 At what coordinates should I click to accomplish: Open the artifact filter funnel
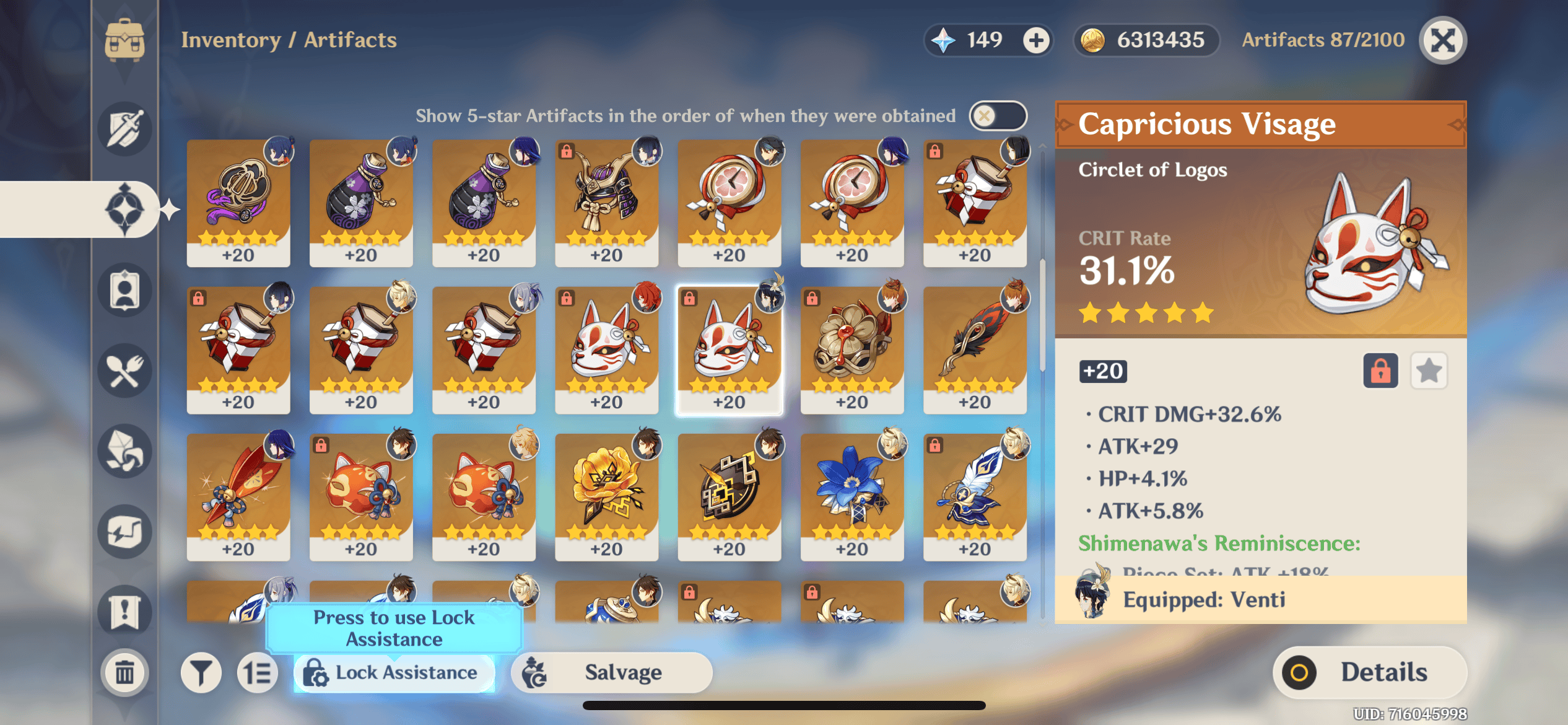point(201,672)
